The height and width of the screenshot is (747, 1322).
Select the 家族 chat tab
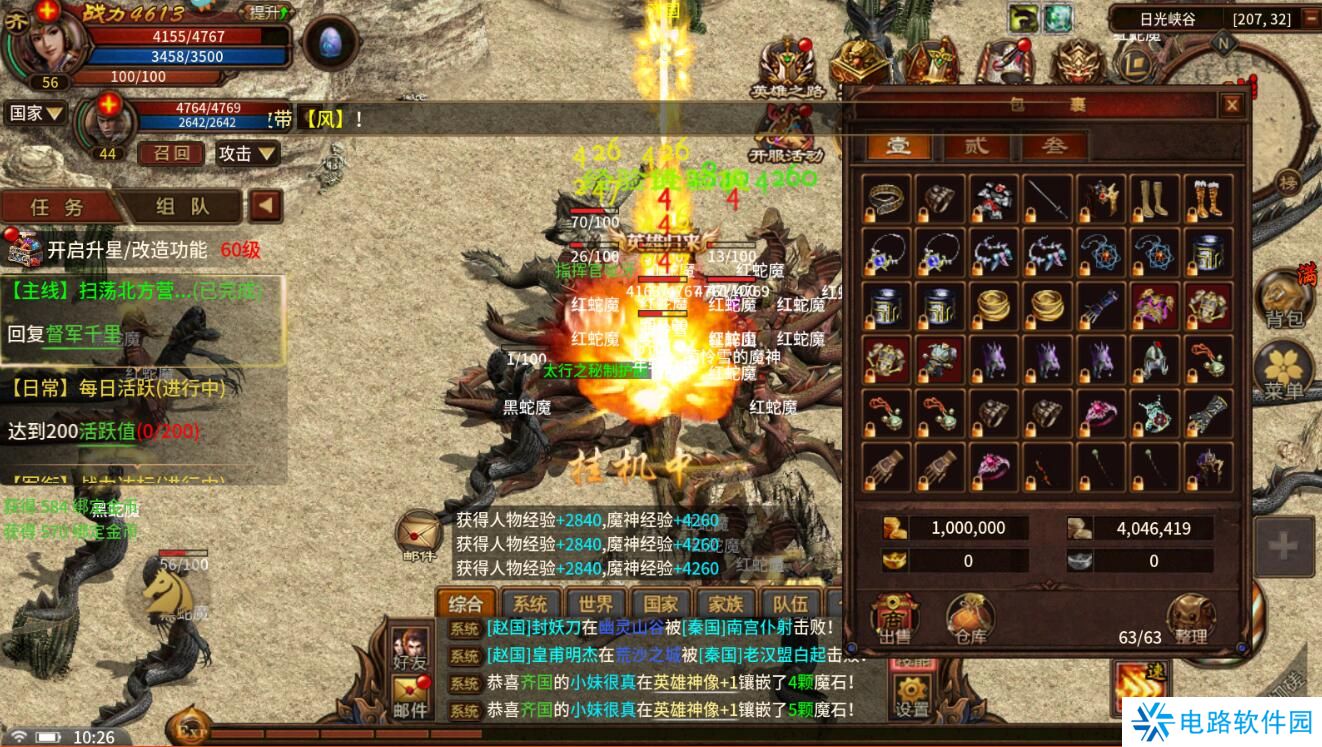[x=725, y=604]
